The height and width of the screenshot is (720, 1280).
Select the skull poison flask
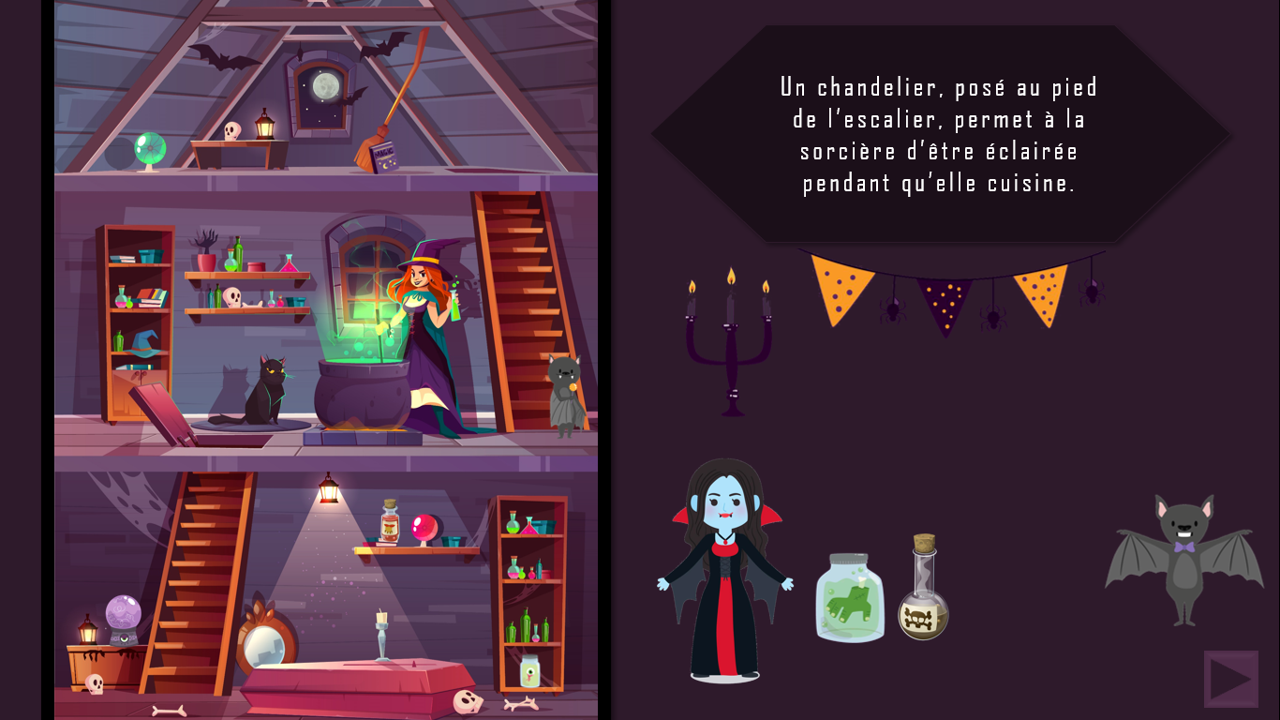(x=923, y=590)
